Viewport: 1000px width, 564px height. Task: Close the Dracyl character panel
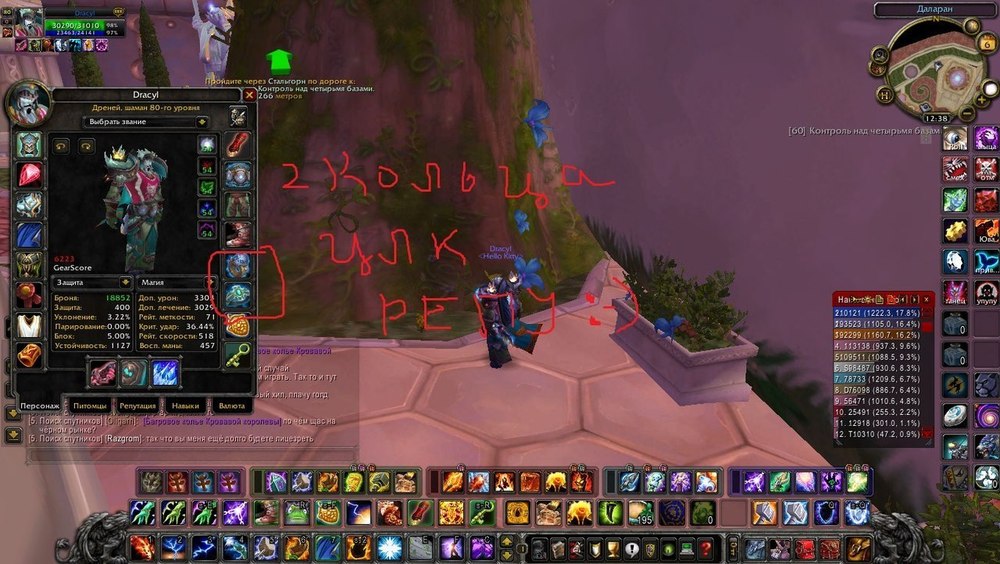click(x=249, y=95)
